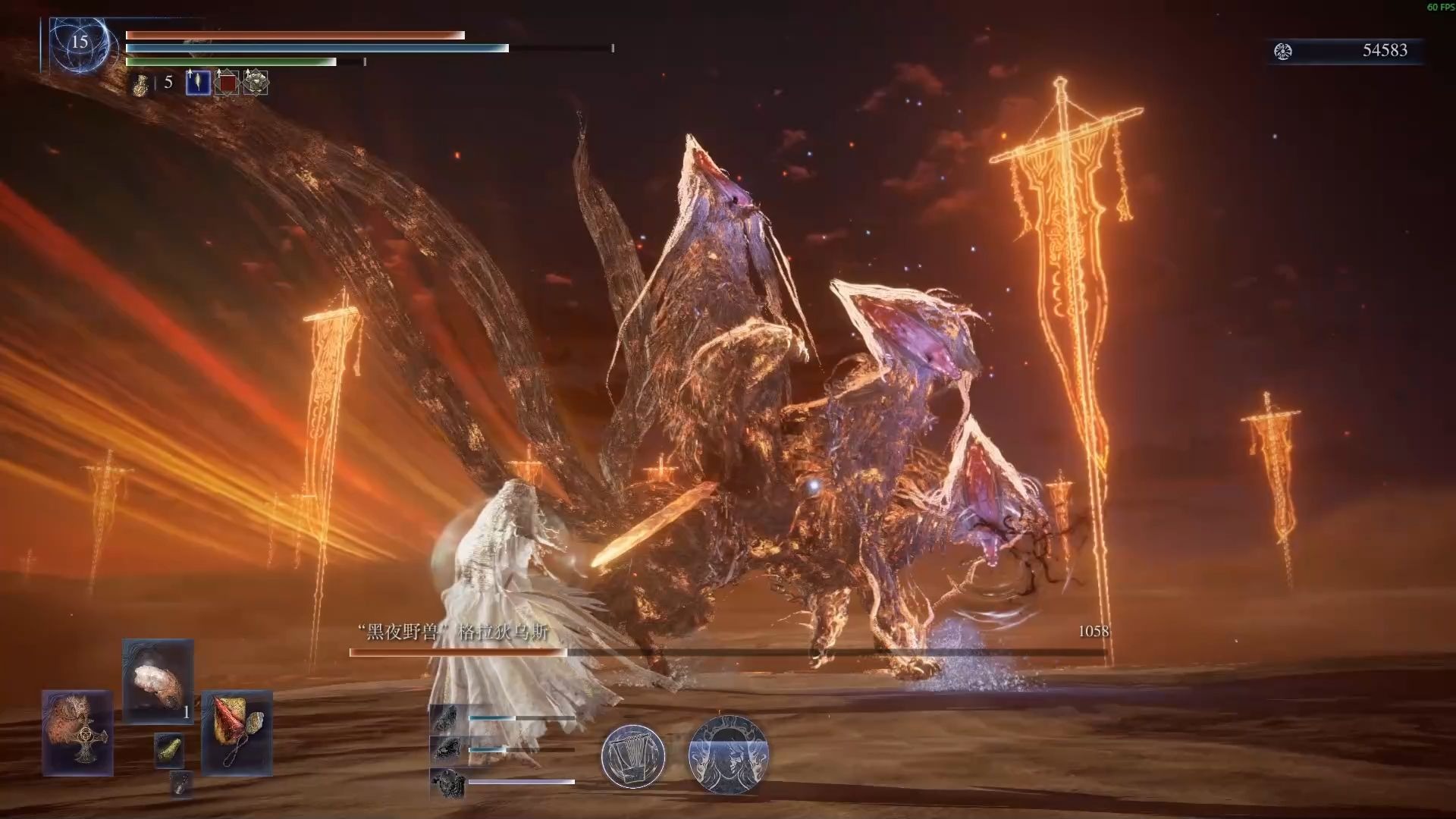Select the golden flask icon
Screen dimensions: 1456x819
click(x=141, y=85)
